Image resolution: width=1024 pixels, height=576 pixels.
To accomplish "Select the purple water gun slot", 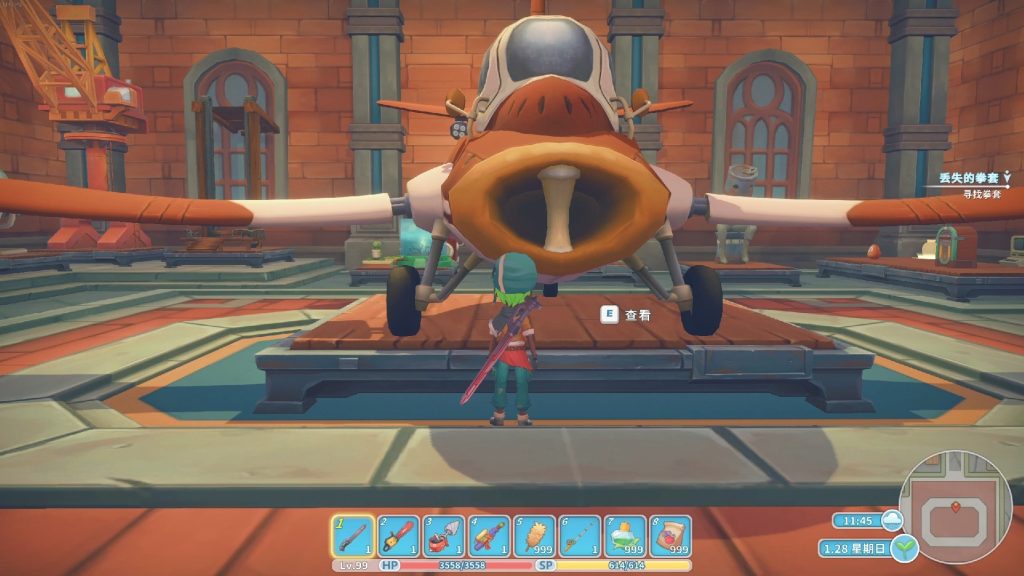I will coord(489,536).
